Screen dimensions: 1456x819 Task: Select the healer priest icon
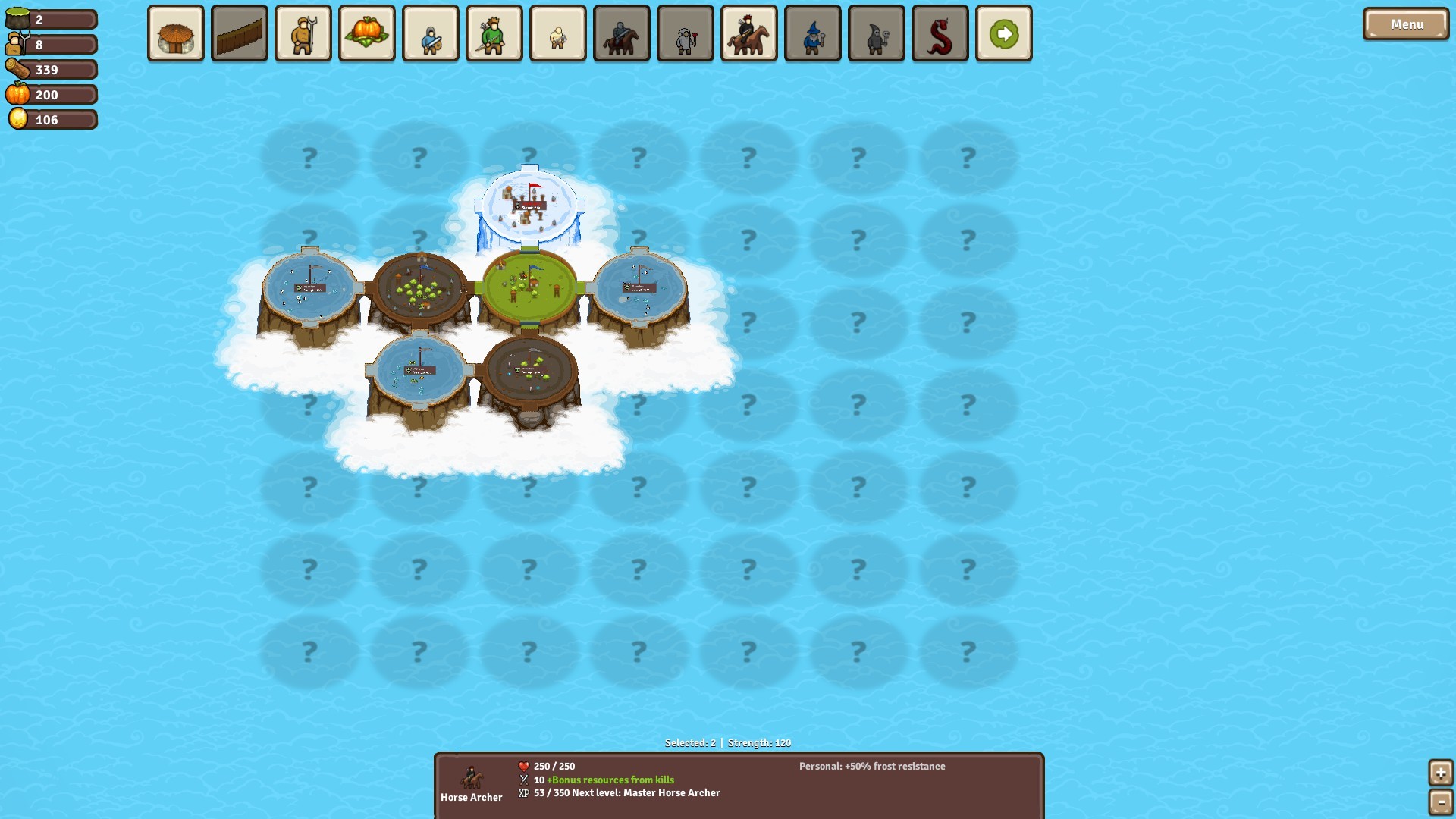[685, 33]
